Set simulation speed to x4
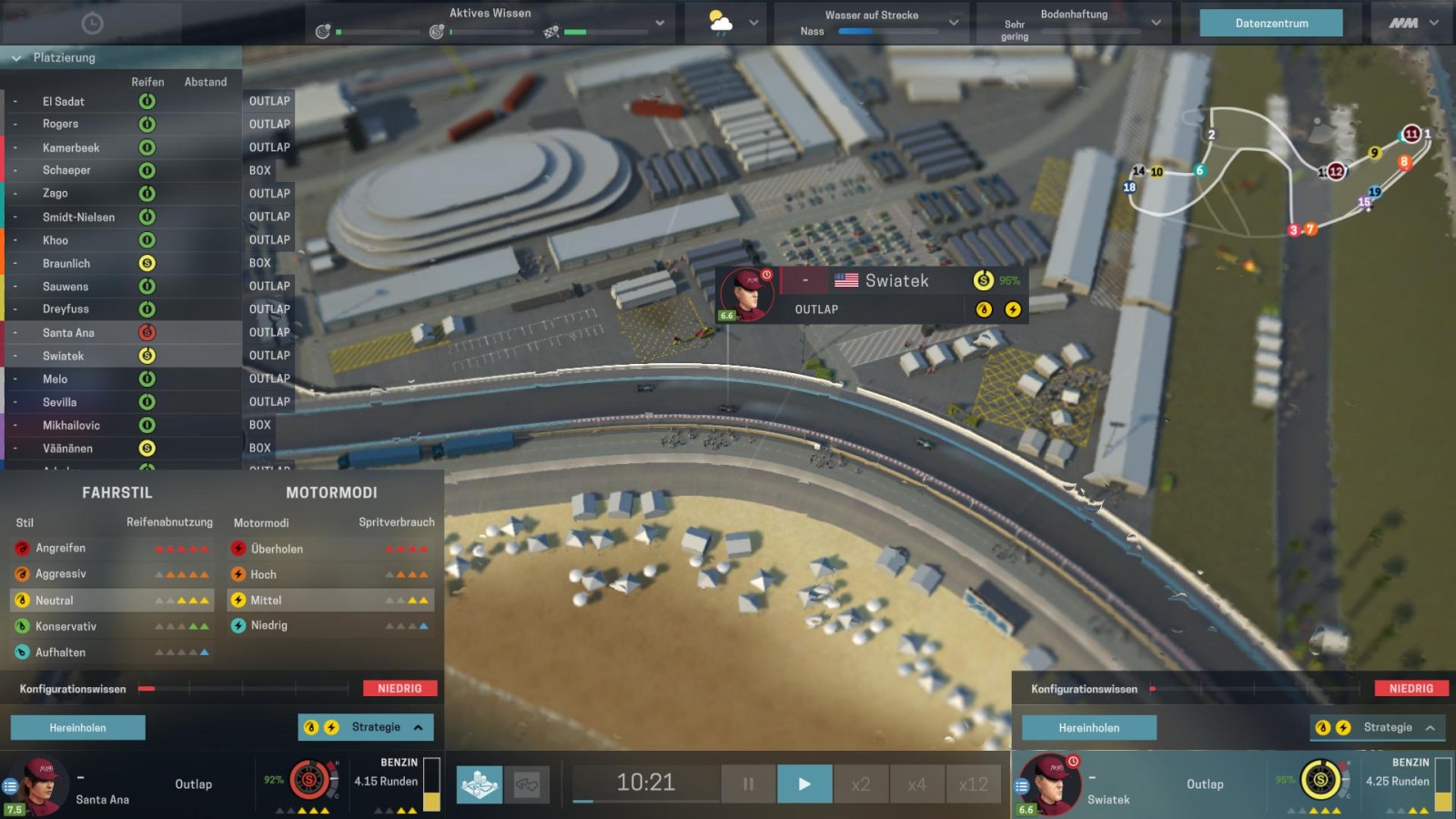Screen dimensions: 1456x819 pyautogui.click(x=916, y=784)
